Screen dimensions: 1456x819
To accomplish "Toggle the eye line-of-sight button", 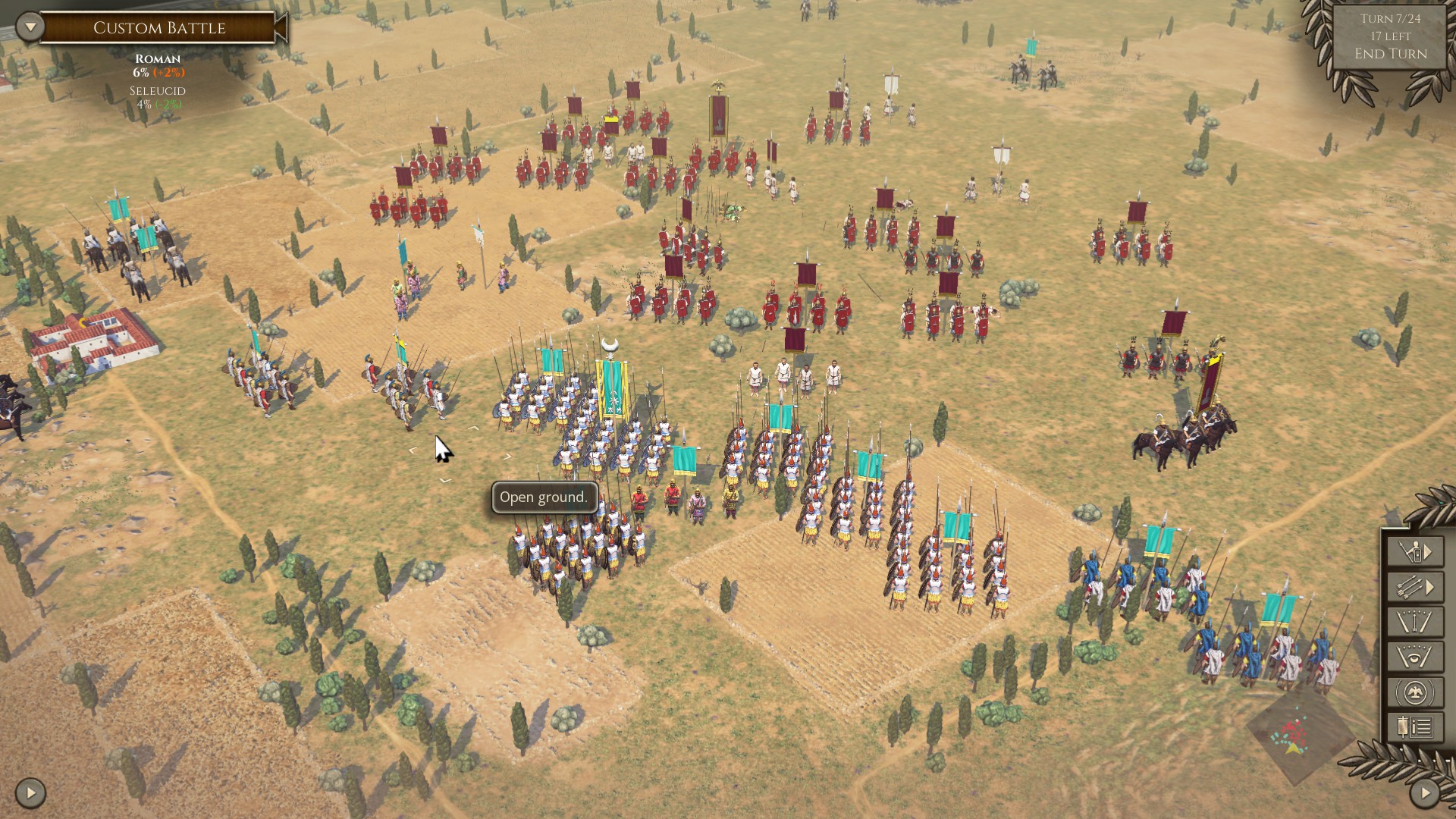I will pos(1414,657).
